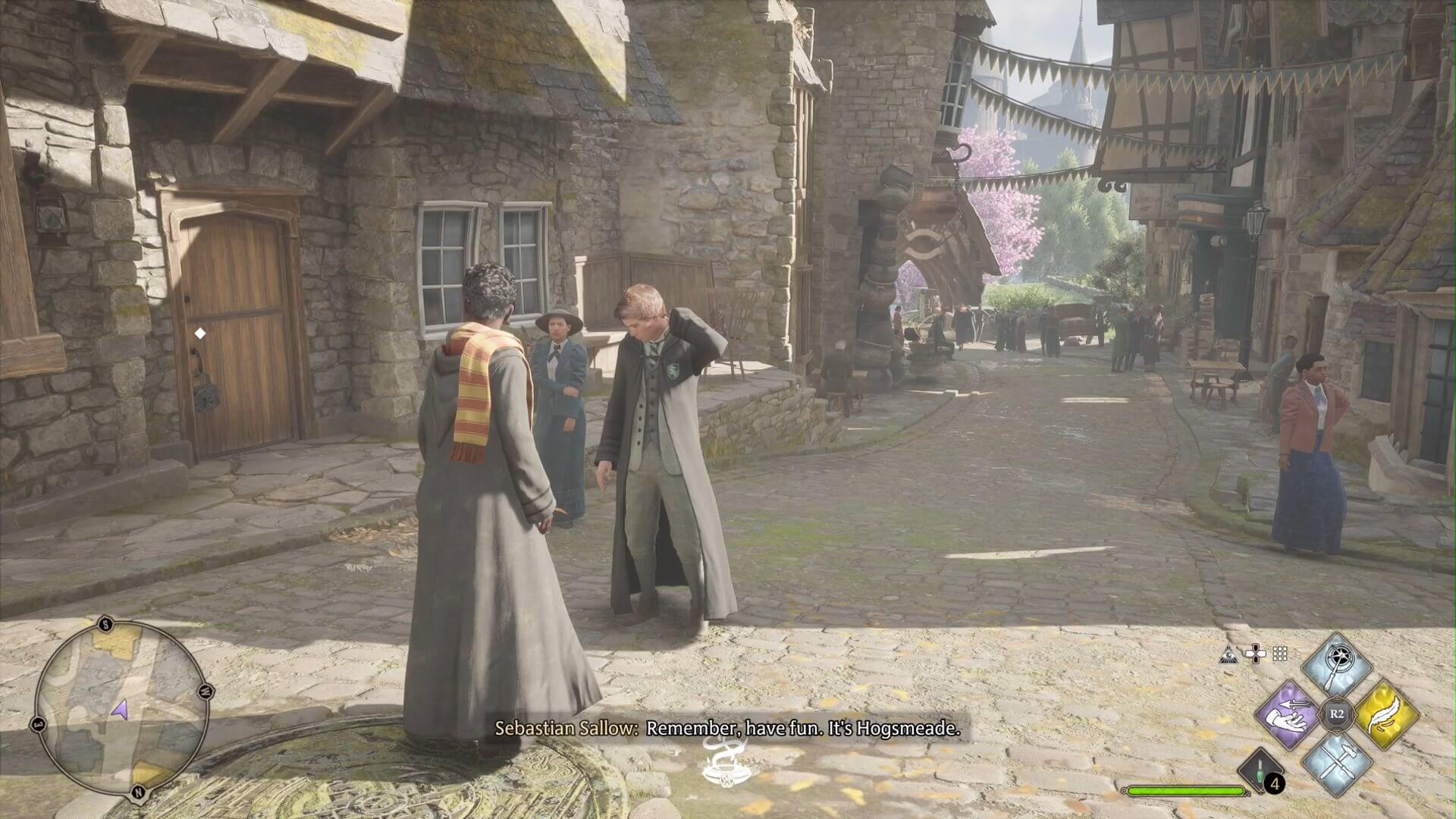Click the d-pad spell-switching indicator icon
The image size is (1456, 819).
[x=1255, y=654]
